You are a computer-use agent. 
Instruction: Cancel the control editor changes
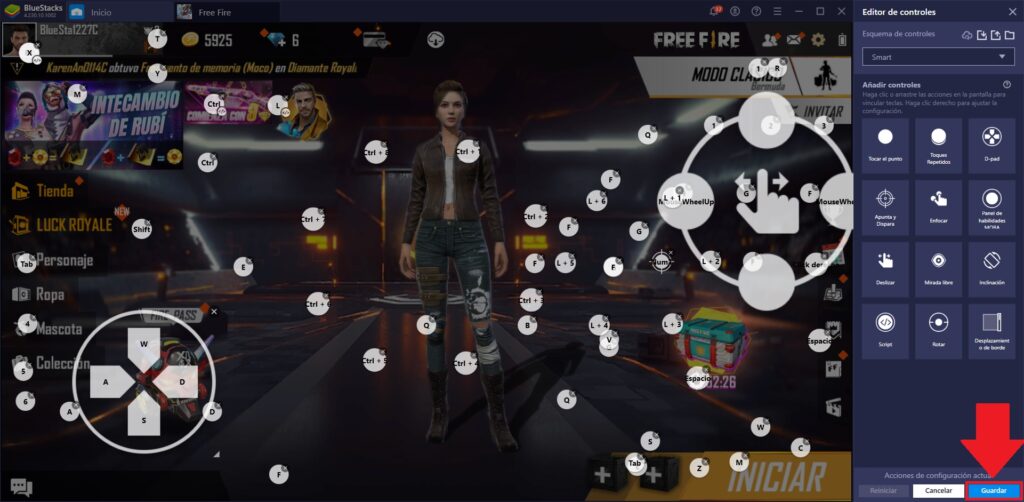(937, 491)
